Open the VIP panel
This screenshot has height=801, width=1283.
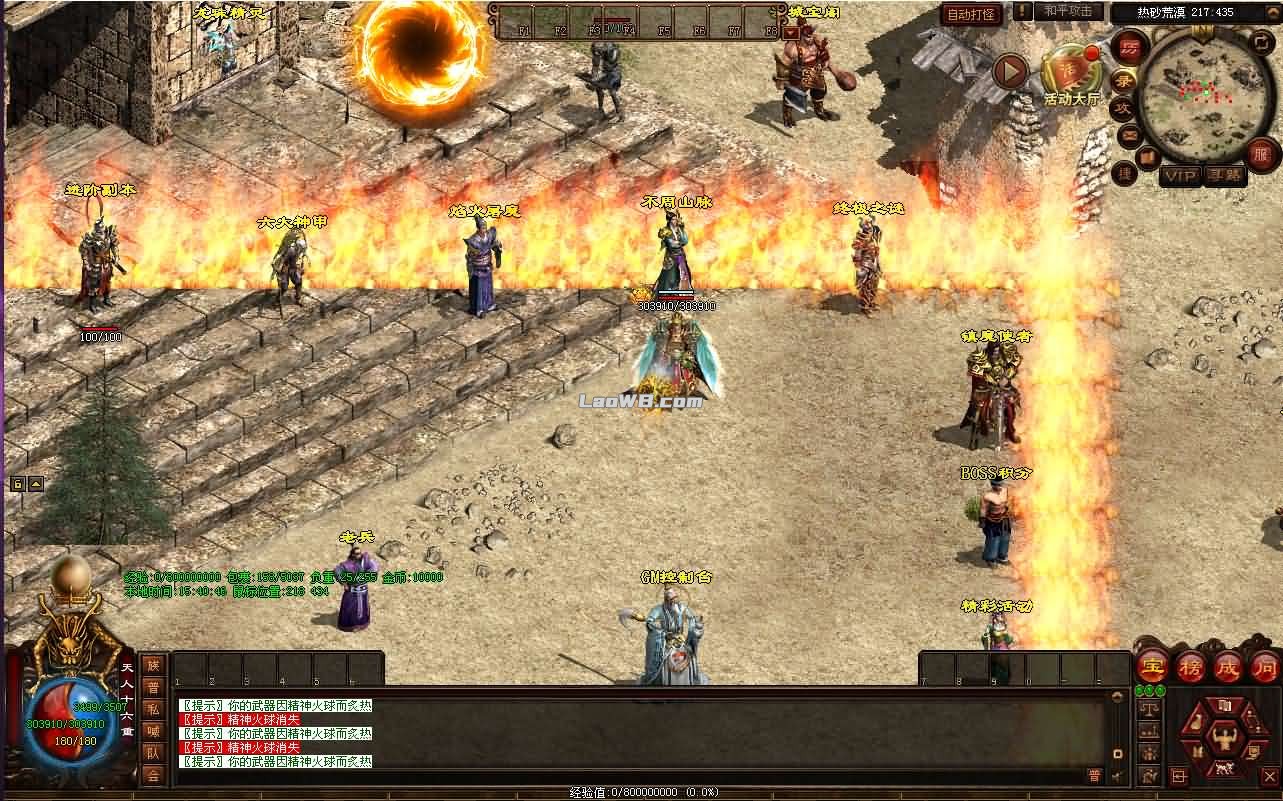(1179, 175)
